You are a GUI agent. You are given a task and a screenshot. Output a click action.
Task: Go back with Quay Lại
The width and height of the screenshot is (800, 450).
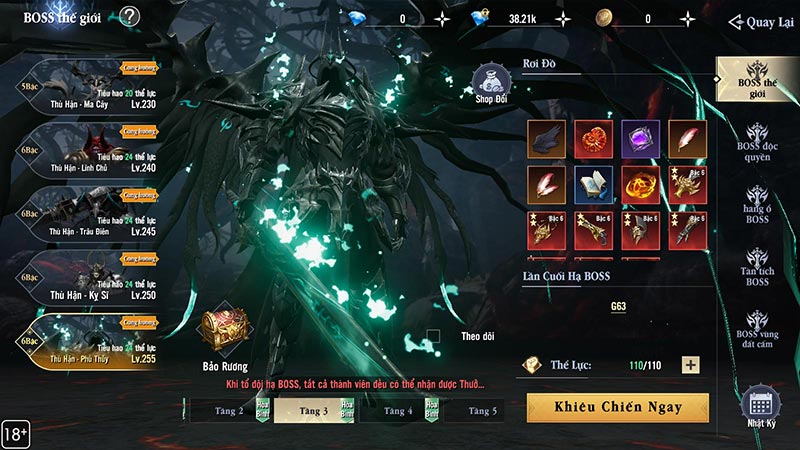[762, 21]
